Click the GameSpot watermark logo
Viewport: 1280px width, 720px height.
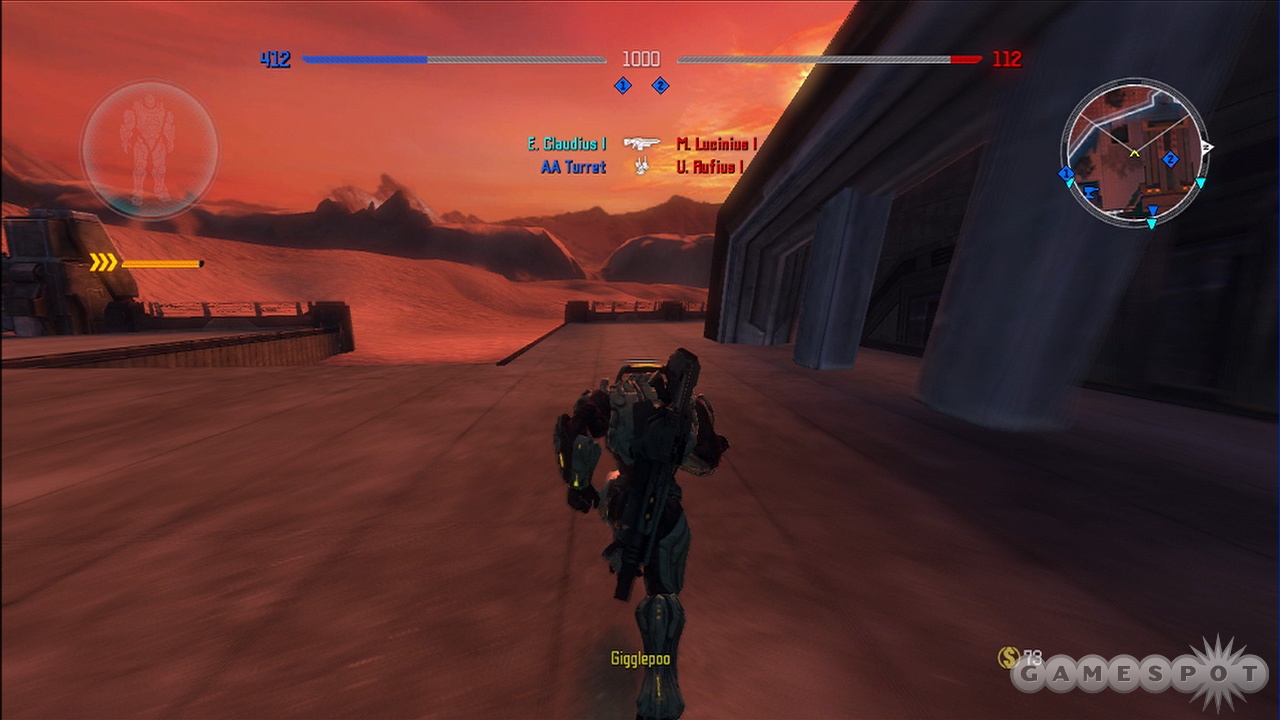pos(1140,676)
